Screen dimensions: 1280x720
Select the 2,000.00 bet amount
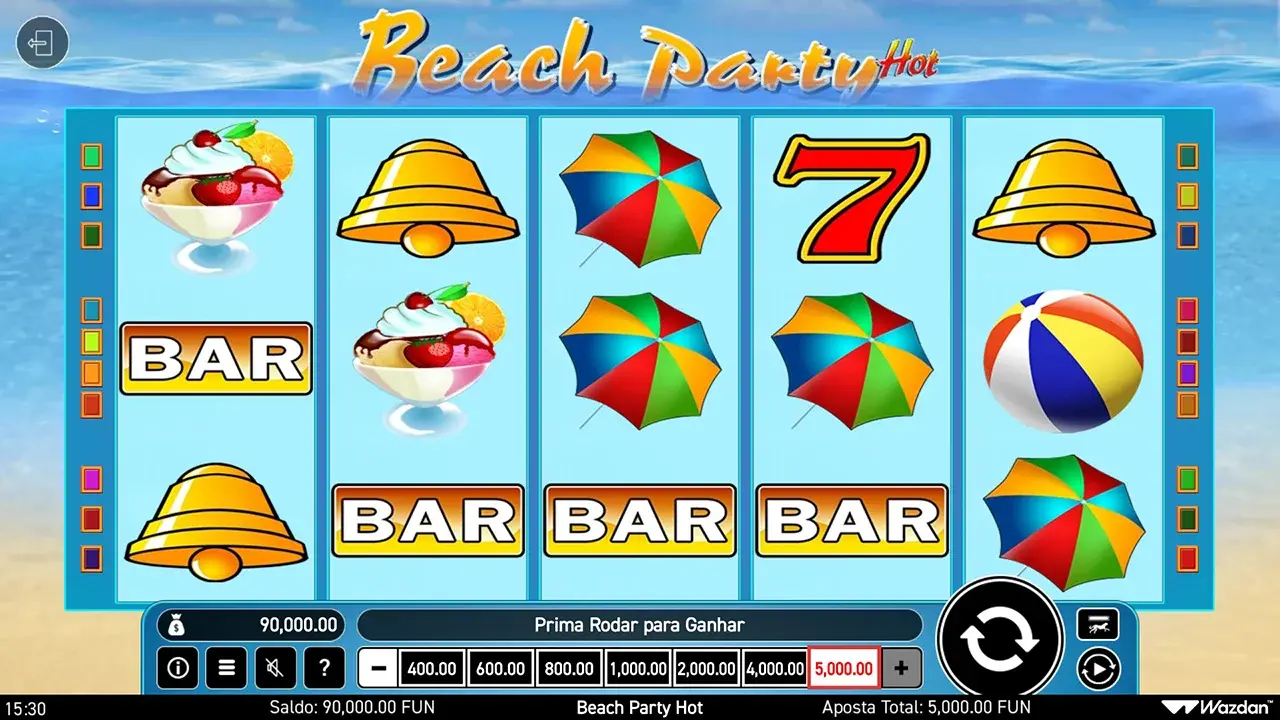point(706,668)
